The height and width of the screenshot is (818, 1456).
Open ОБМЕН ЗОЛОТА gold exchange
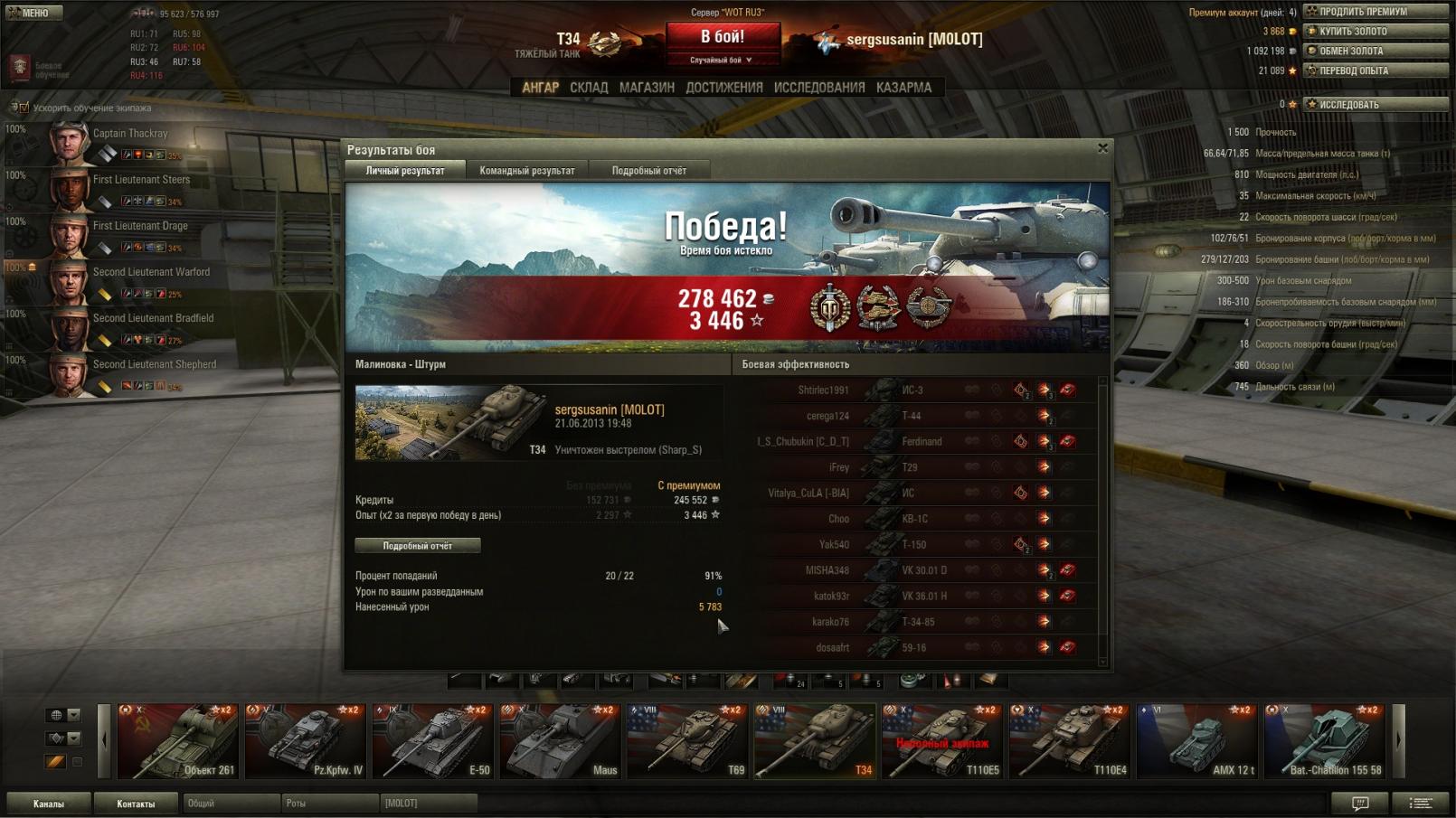1375,51
